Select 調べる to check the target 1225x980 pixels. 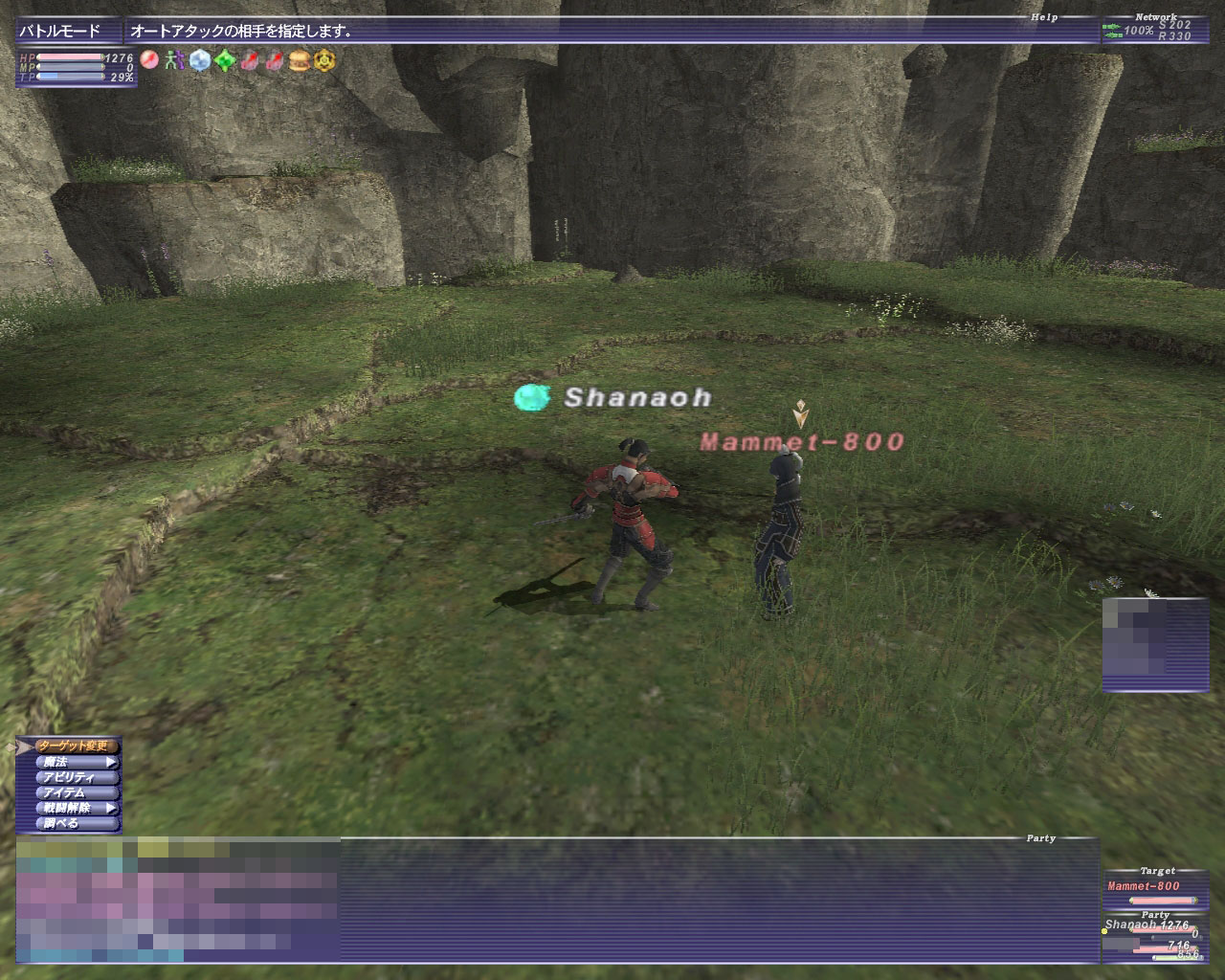click(77, 823)
